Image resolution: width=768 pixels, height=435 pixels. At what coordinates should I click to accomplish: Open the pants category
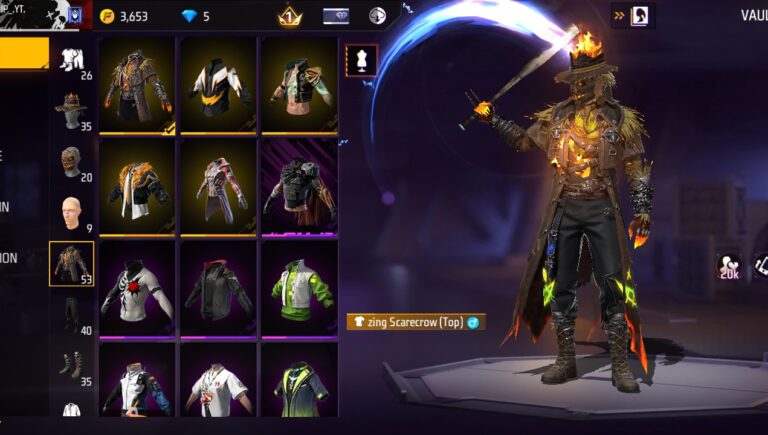pyautogui.click(x=72, y=313)
